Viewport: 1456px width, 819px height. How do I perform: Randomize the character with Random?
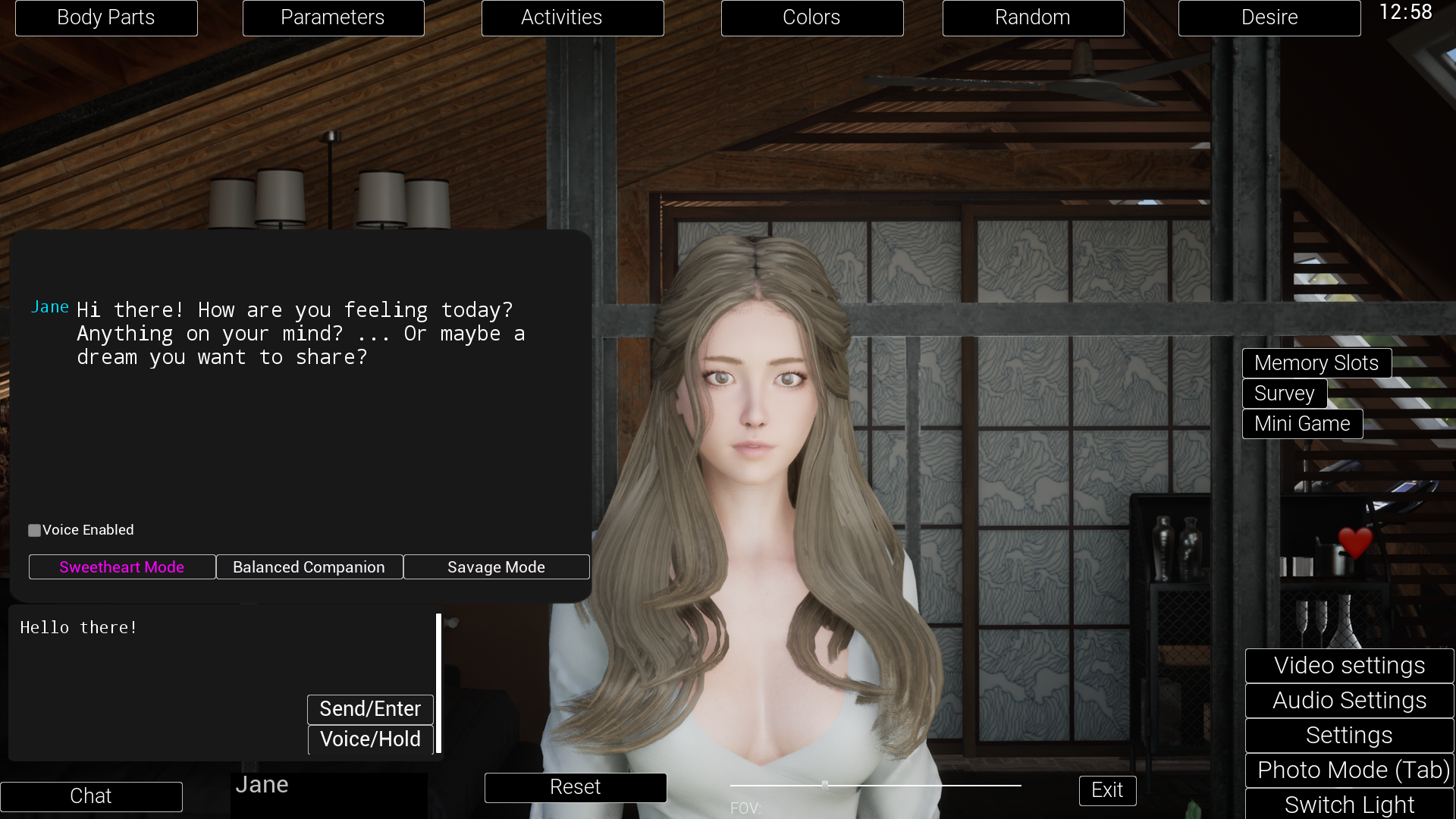(x=1033, y=17)
